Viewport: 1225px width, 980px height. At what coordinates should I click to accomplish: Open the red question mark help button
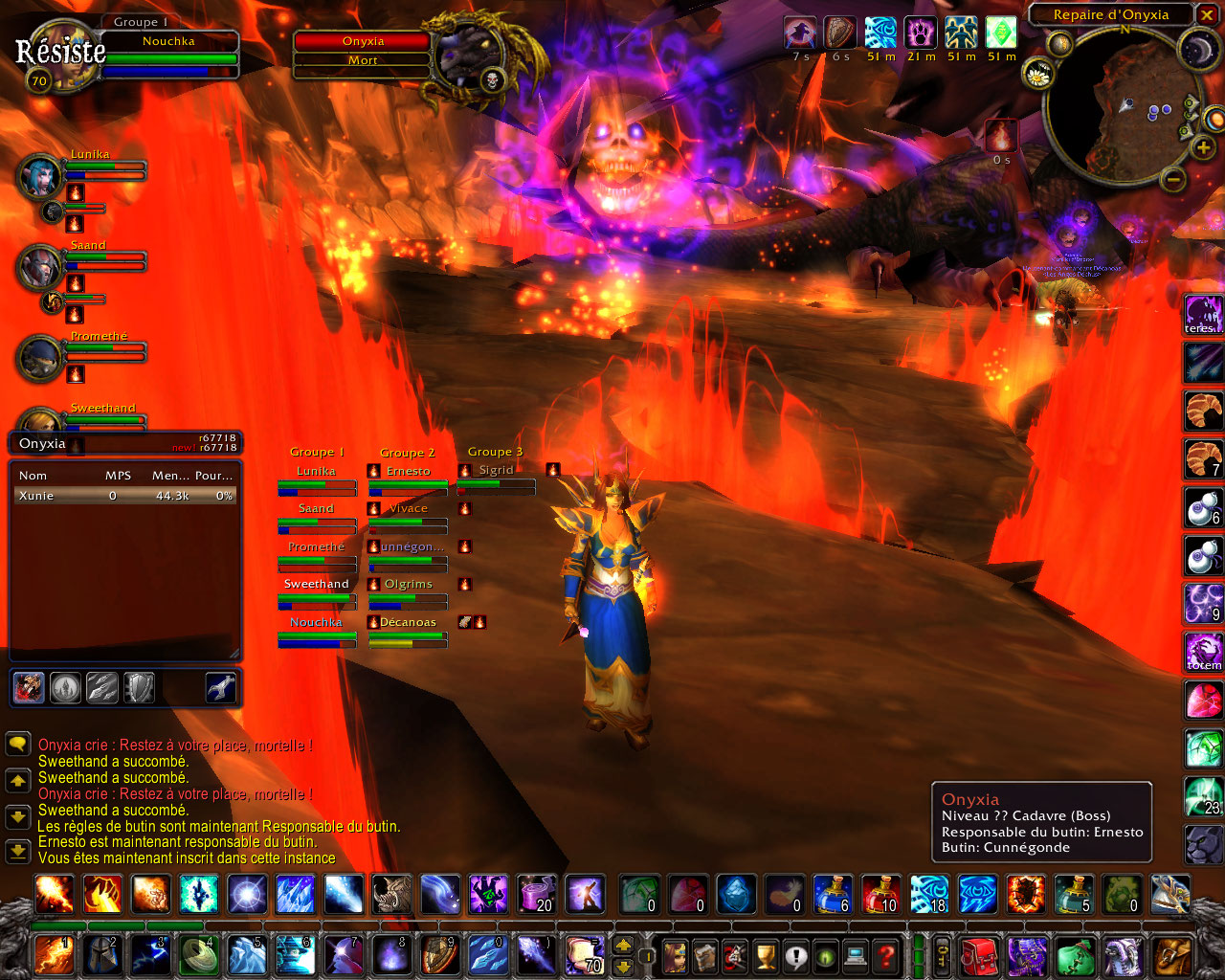(886, 955)
